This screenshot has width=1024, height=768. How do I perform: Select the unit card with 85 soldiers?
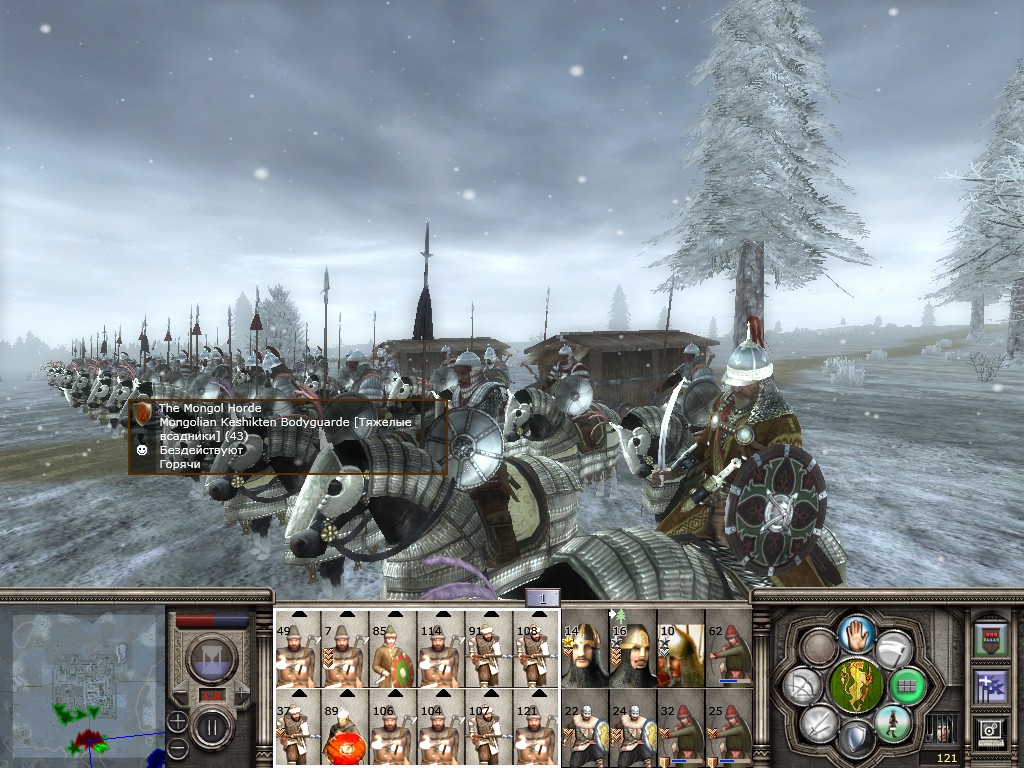click(x=393, y=650)
